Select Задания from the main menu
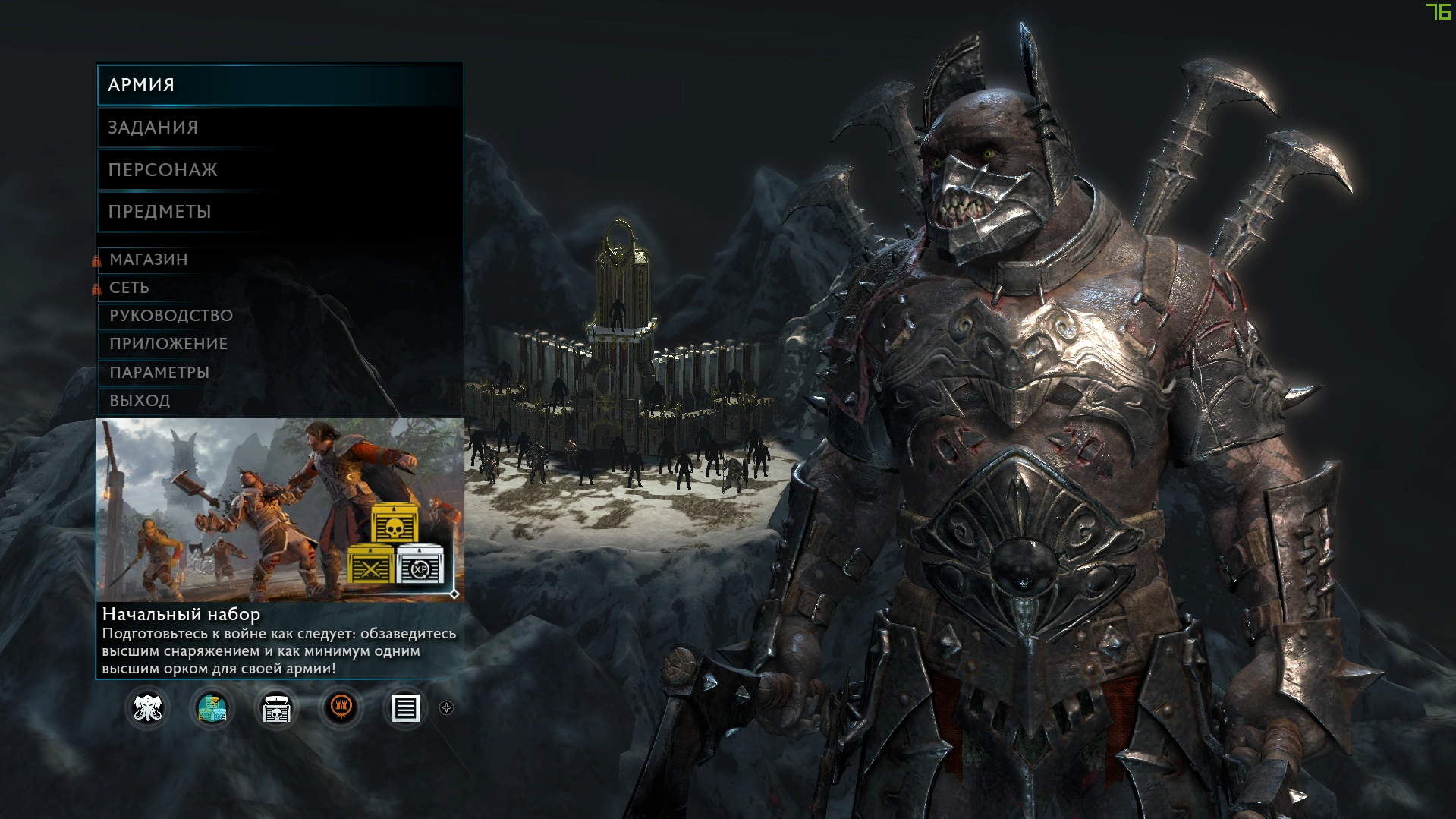1456x819 pixels. click(279, 128)
